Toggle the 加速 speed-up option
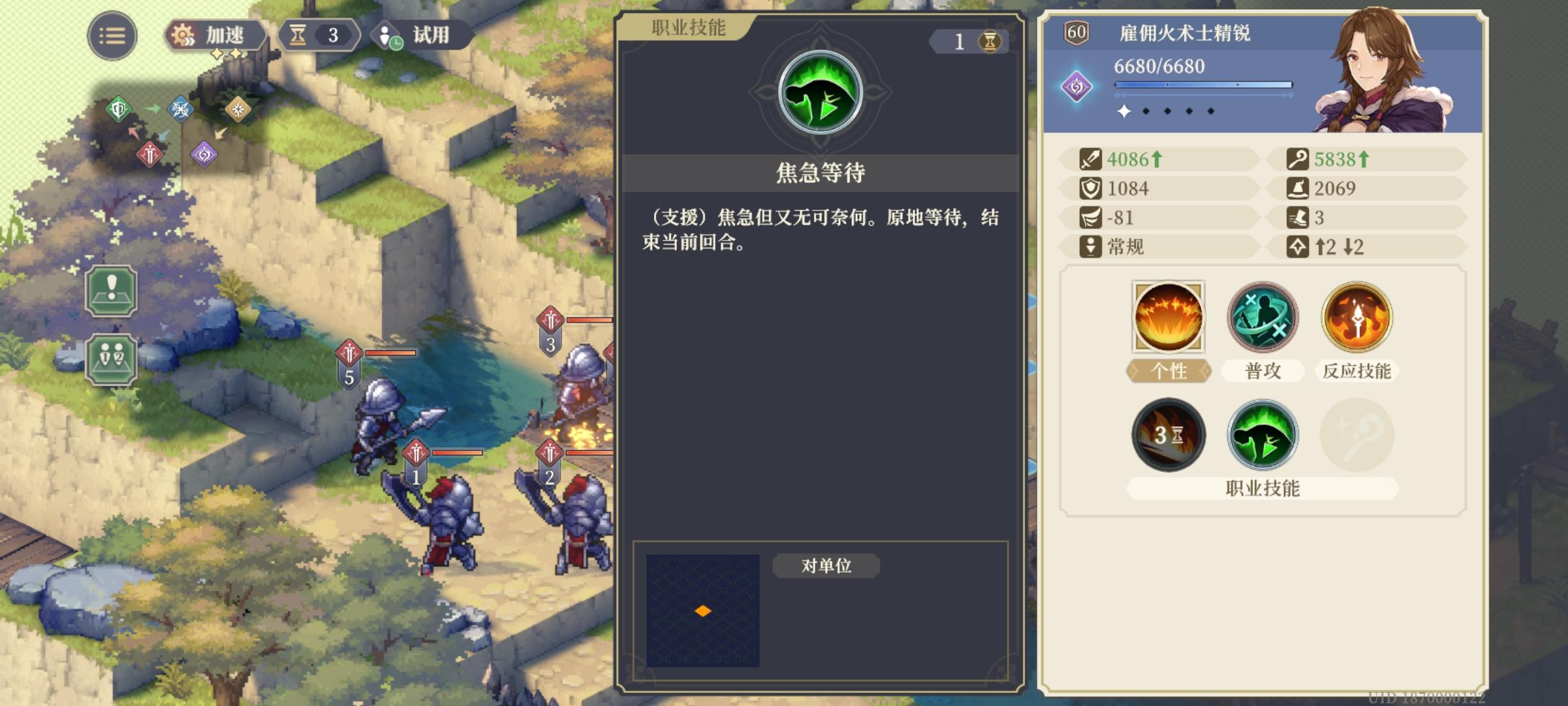 click(x=212, y=36)
